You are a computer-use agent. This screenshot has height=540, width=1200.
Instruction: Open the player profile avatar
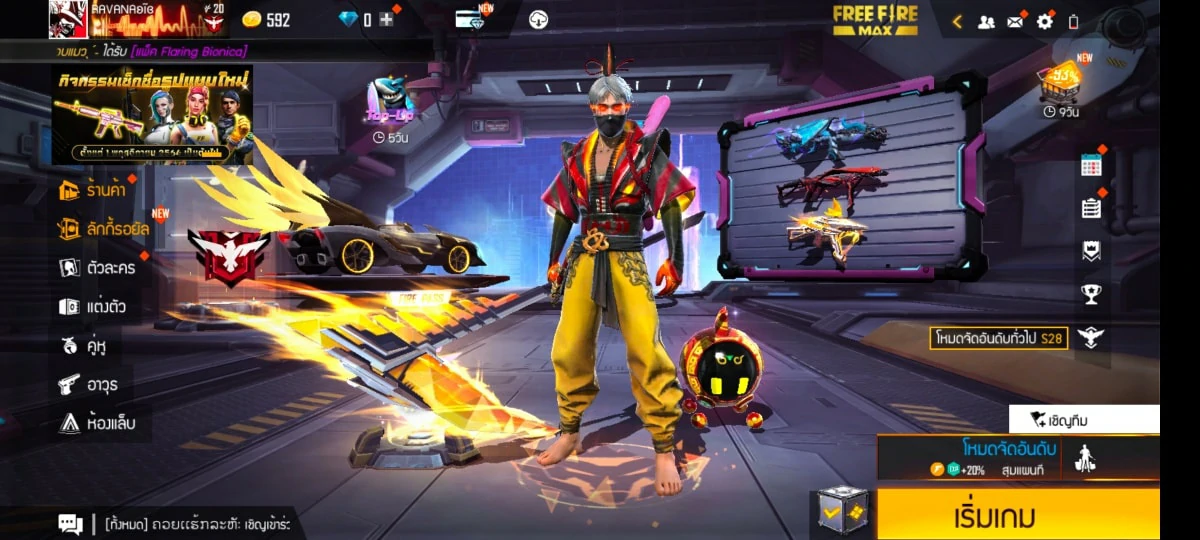tap(68, 19)
